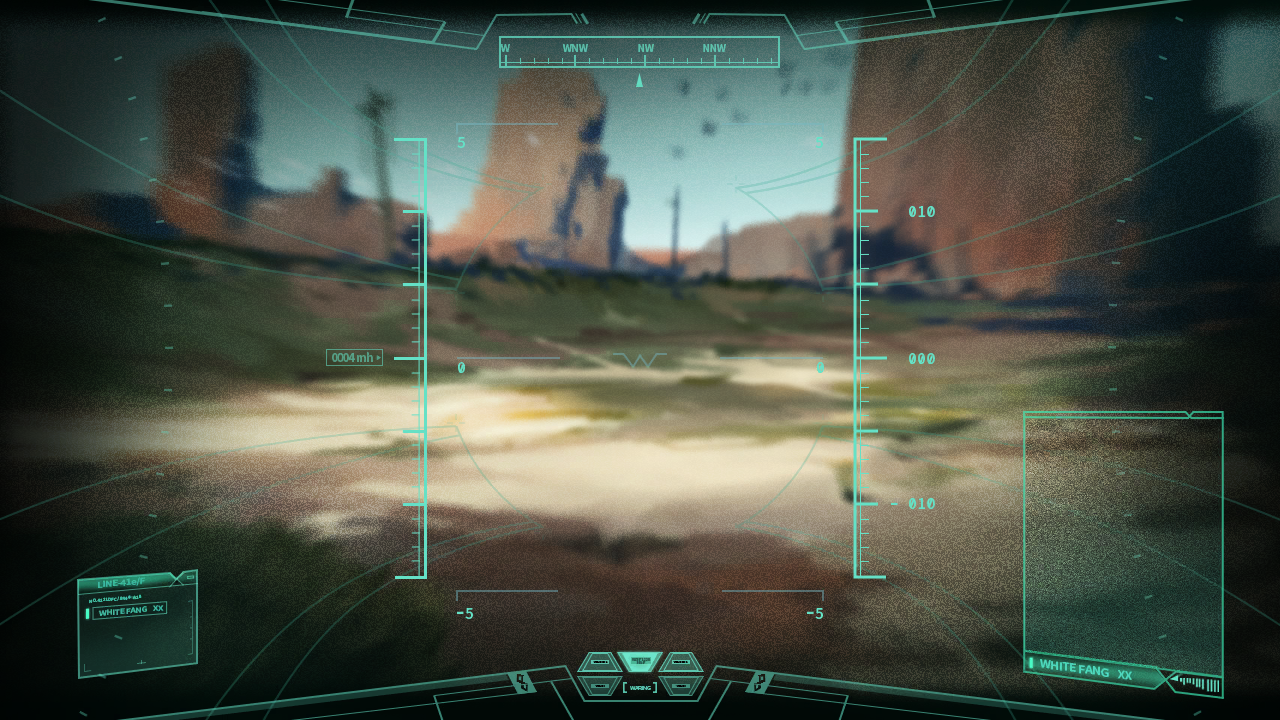The height and width of the screenshot is (720, 1280).
Task: Select WHITE FANG XX entry in LINE-41e/F panel
Action: [x=130, y=610]
